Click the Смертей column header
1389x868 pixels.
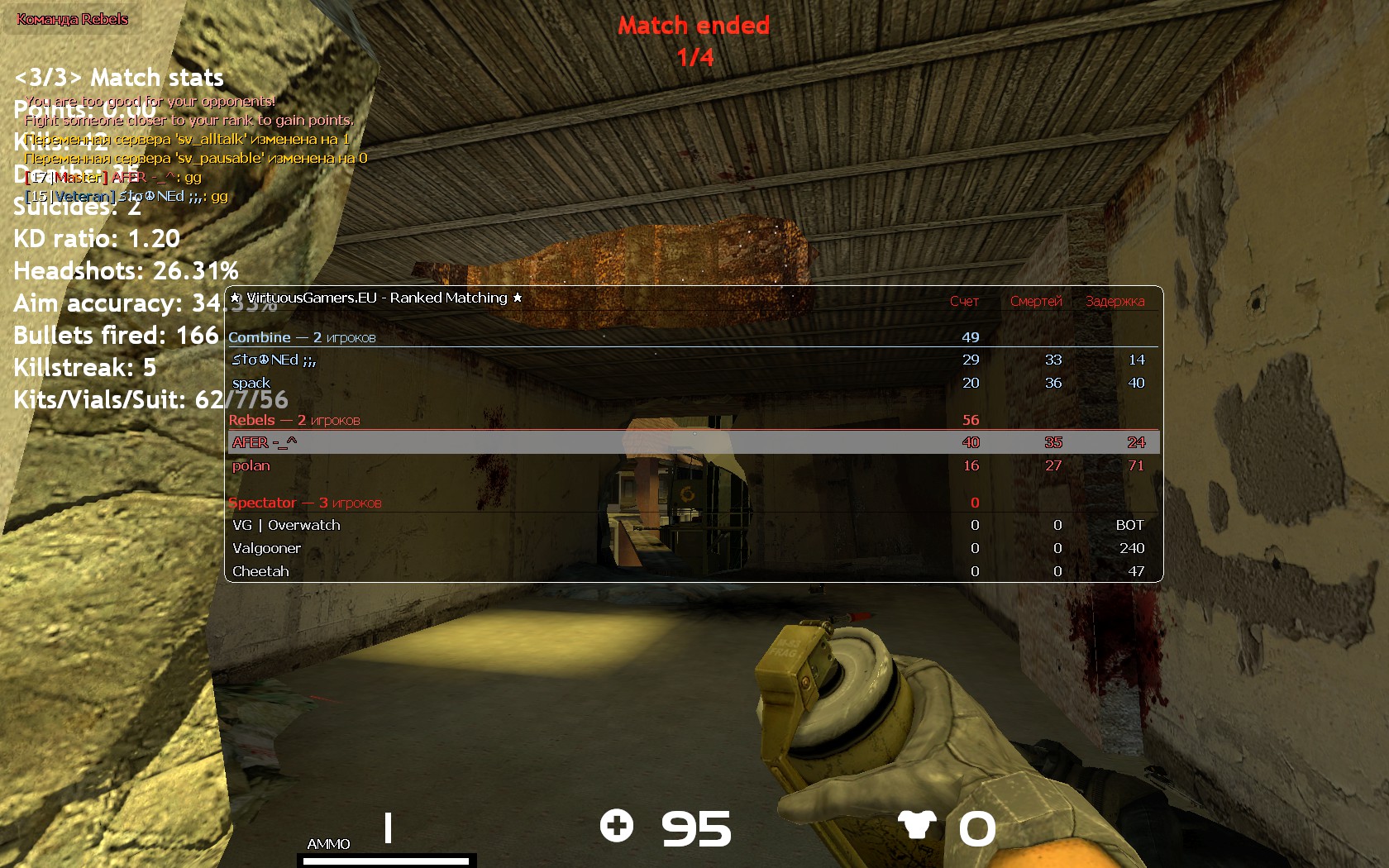[1037, 302]
